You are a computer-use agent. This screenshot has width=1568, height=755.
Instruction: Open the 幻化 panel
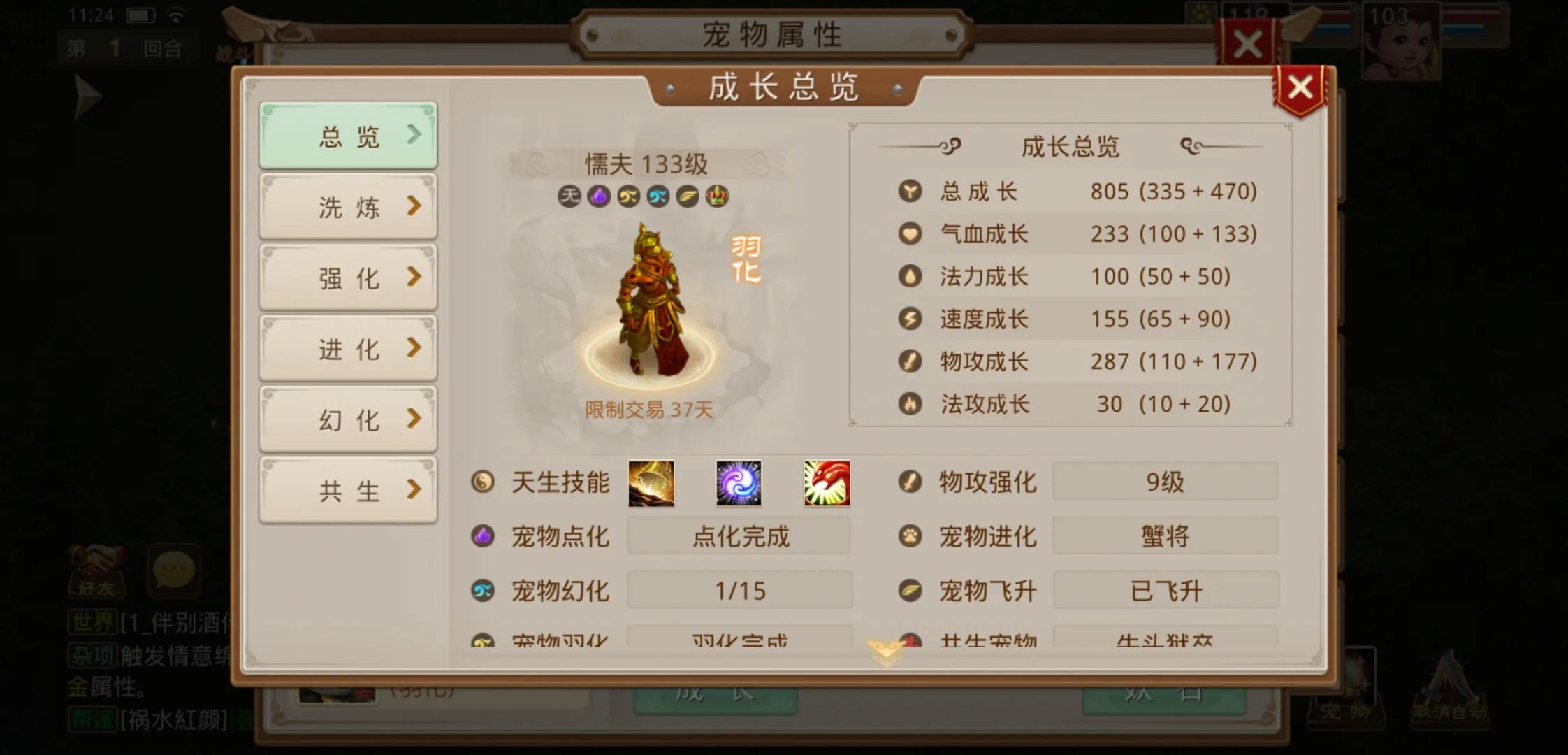(347, 419)
